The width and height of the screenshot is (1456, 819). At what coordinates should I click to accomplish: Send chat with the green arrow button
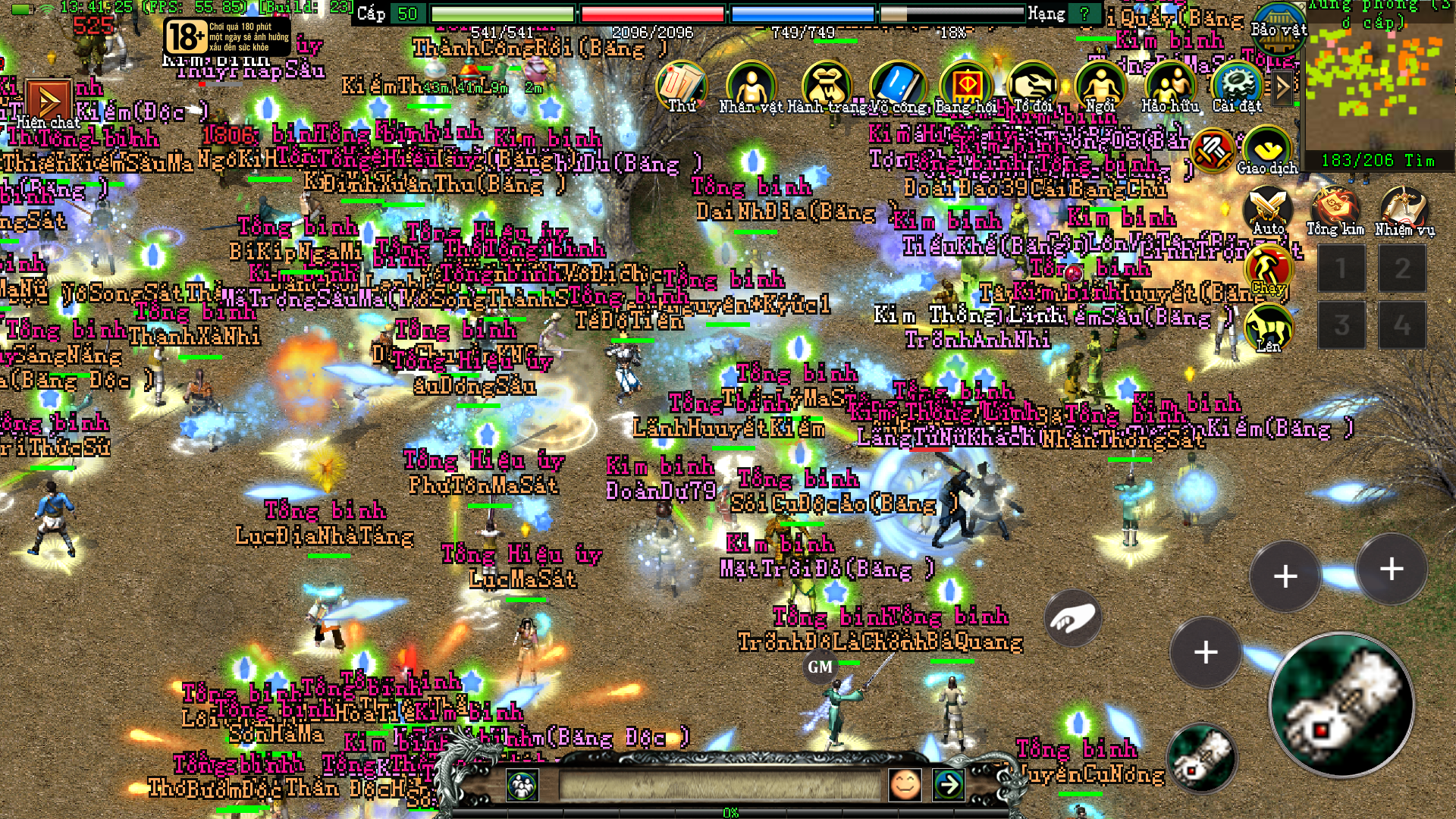tap(948, 785)
